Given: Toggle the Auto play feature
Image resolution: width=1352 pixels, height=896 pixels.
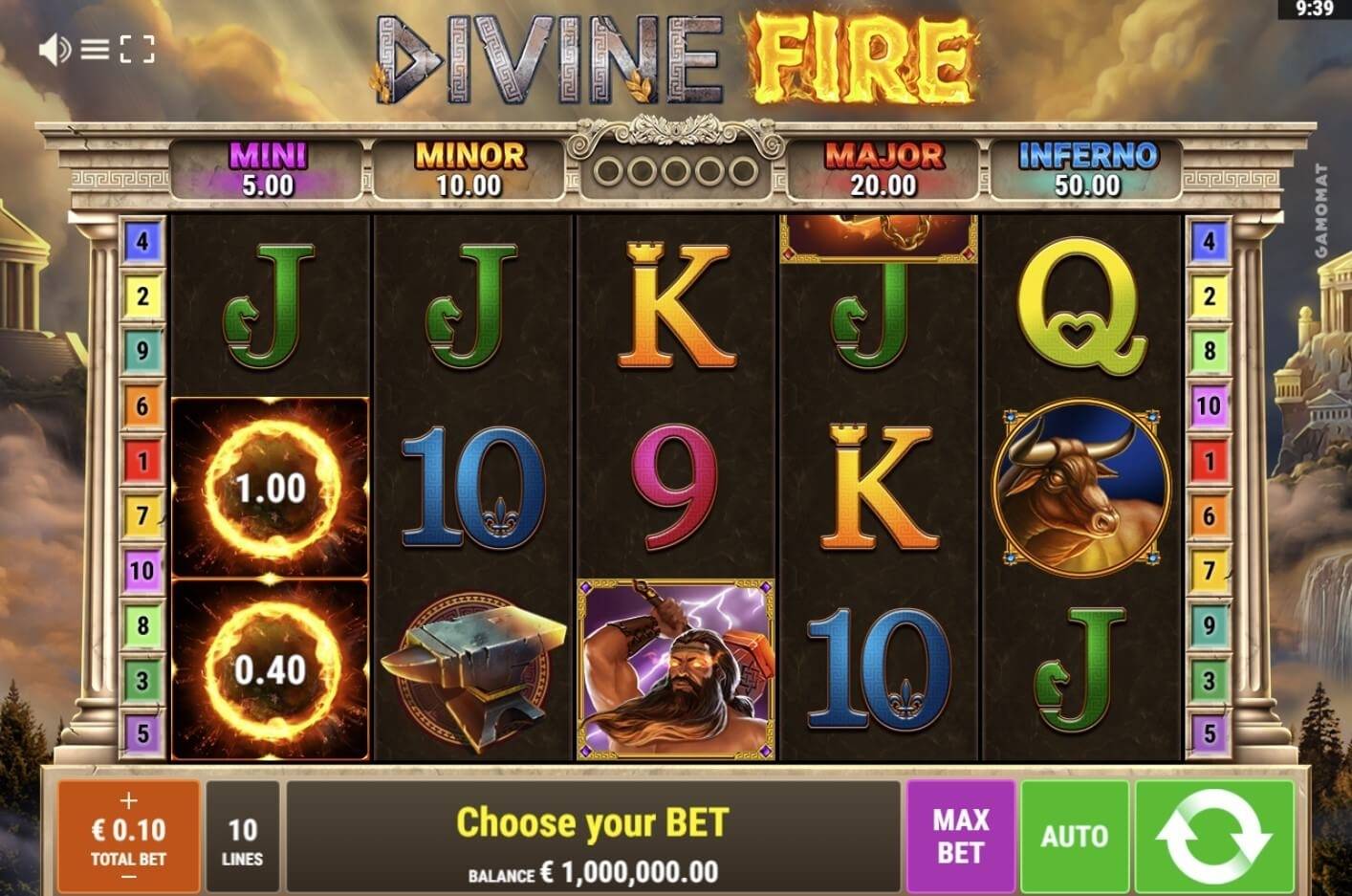Looking at the screenshot, I should pos(1073,835).
